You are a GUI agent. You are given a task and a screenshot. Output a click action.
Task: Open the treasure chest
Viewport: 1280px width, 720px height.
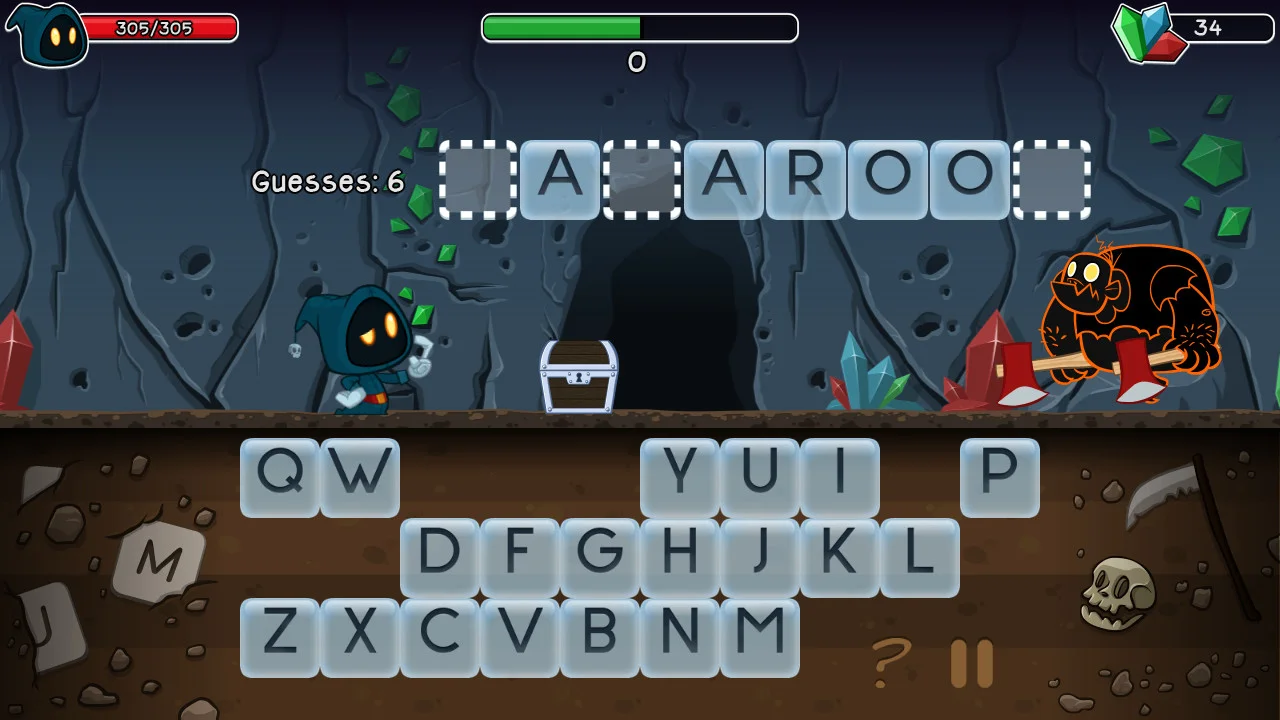point(578,378)
